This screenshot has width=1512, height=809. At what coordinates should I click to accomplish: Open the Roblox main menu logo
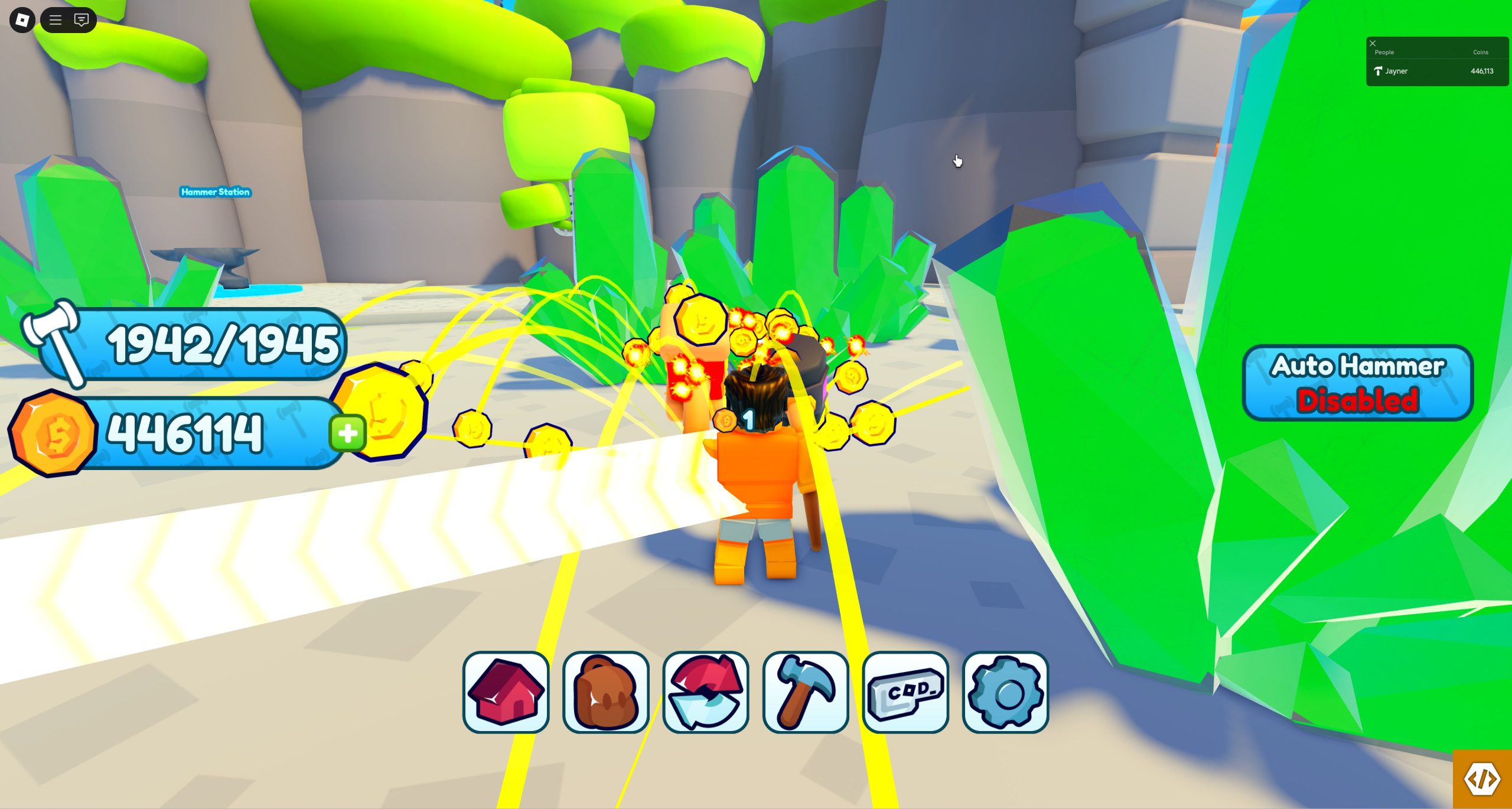point(22,20)
